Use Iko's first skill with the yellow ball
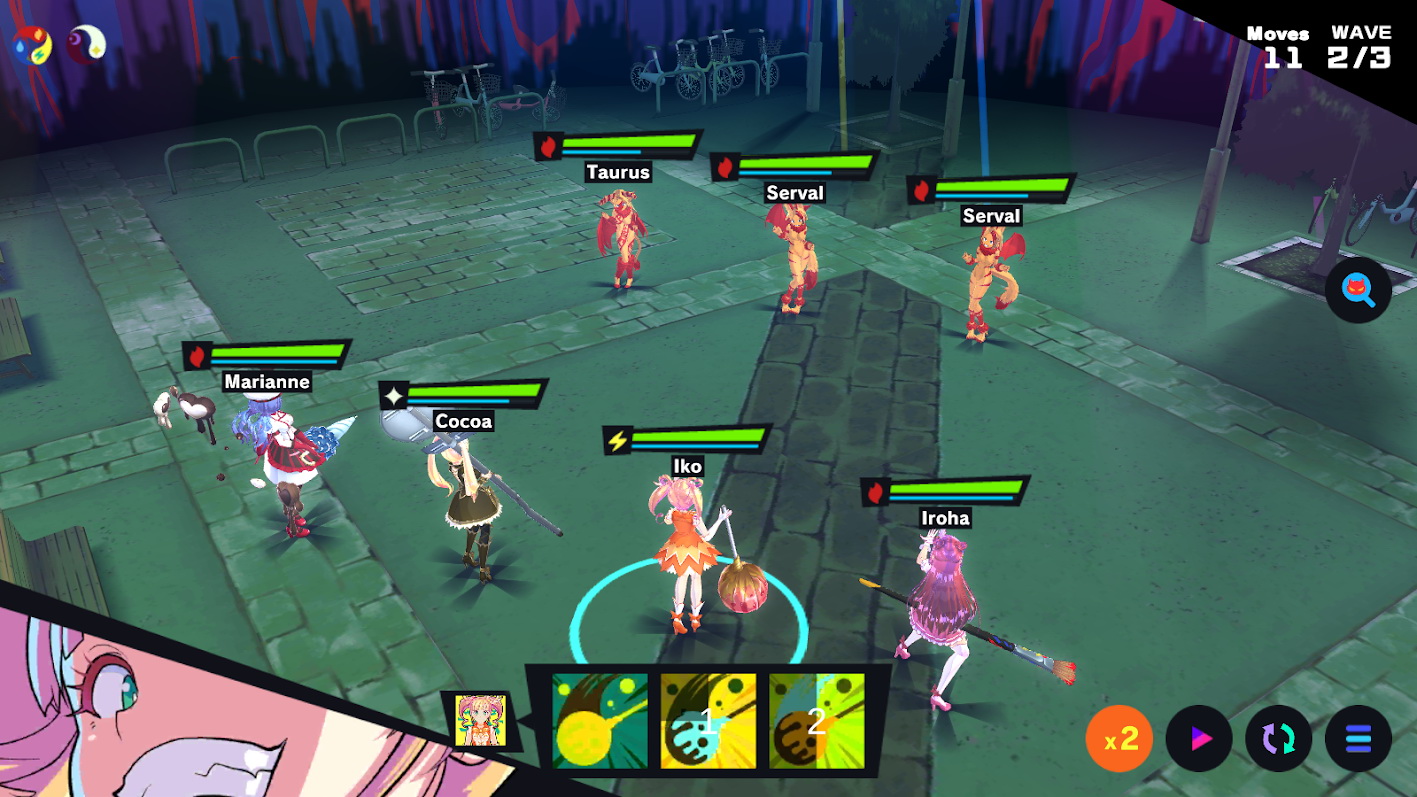This screenshot has height=797, width=1417. (600, 721)
